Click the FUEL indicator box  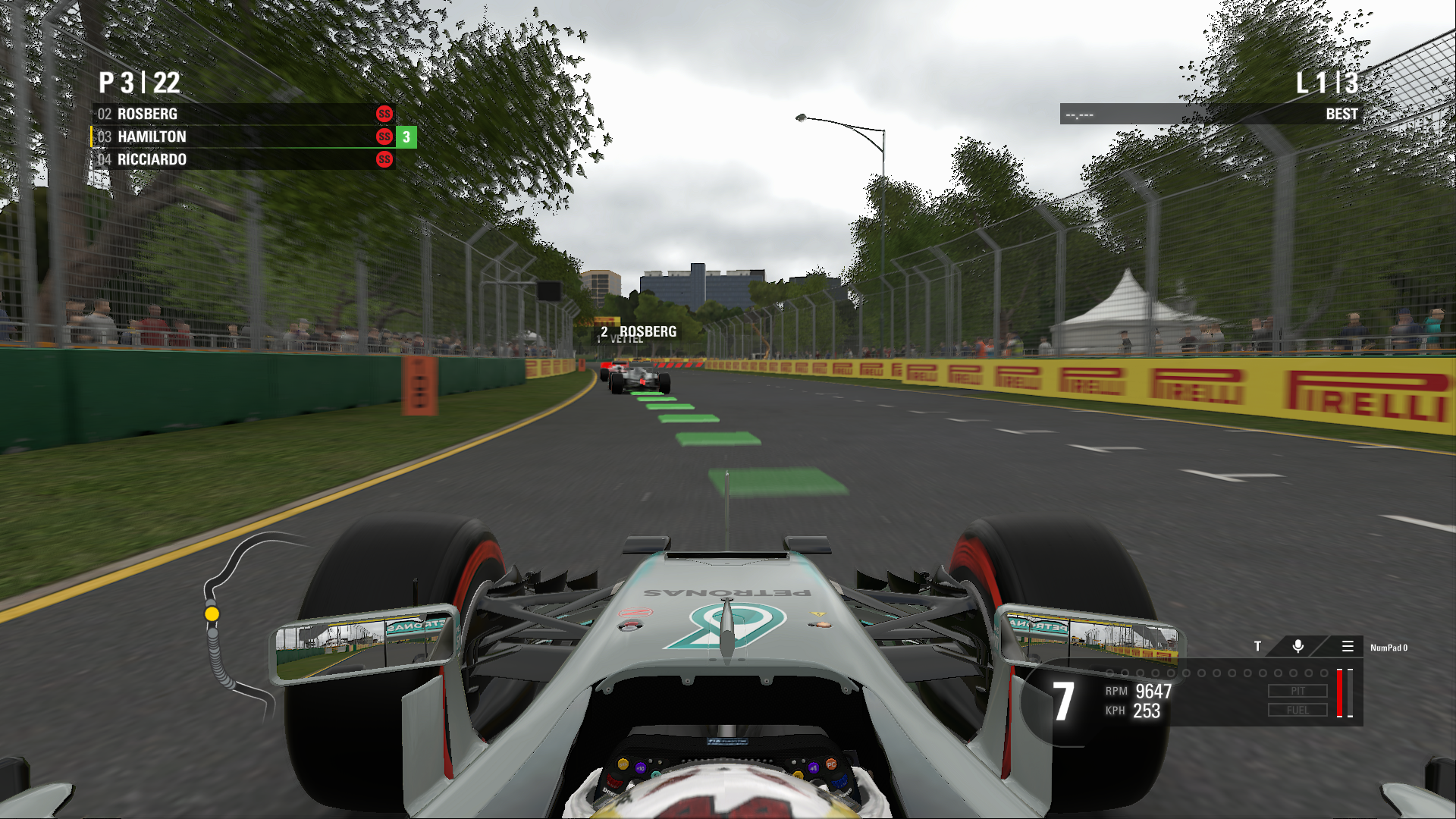coord(1298,711)
